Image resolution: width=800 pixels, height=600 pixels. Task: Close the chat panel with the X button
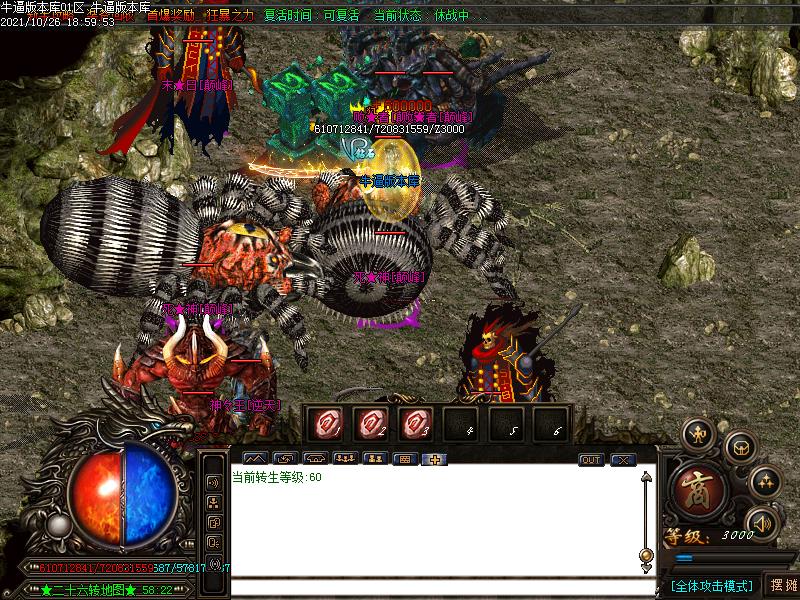coord(623,459)
